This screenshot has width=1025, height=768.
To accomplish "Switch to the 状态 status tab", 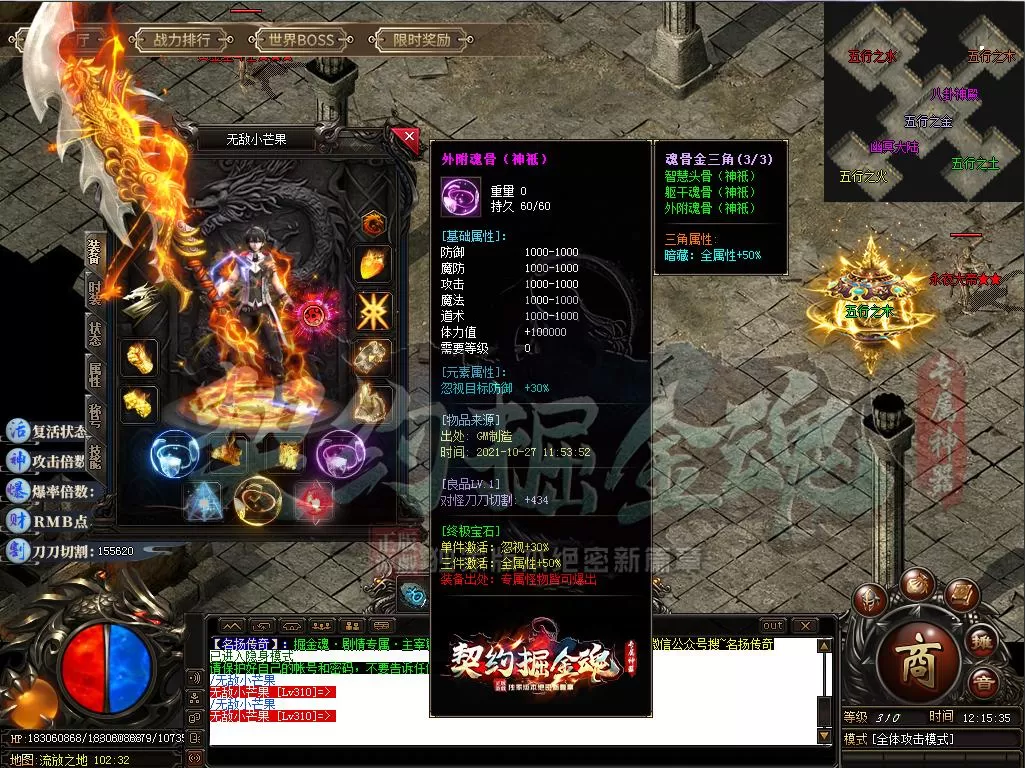I will pyautogui.click(x=94, y=333).
